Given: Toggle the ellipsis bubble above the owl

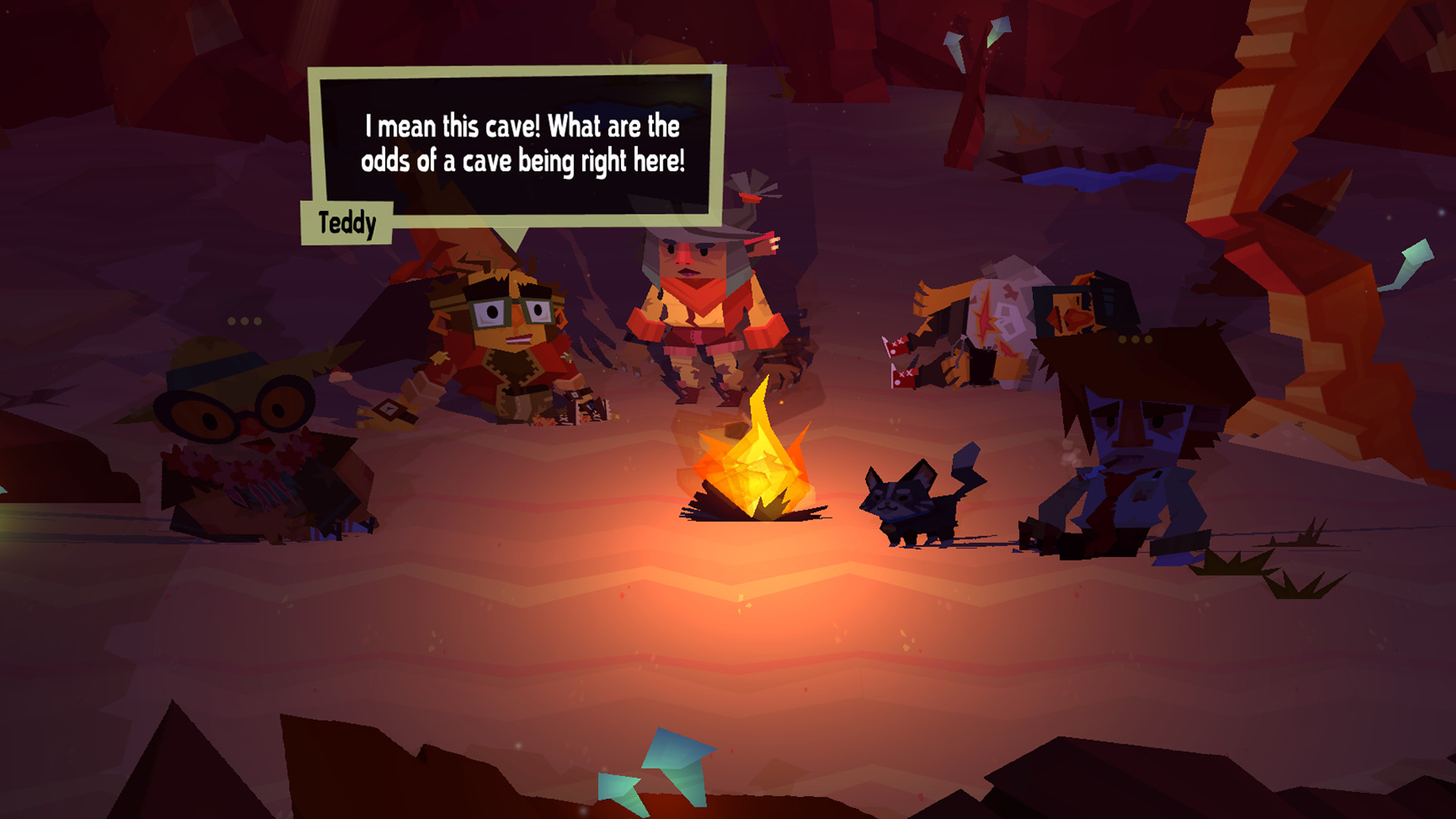Looking at the screenshot, I should 243,318.
